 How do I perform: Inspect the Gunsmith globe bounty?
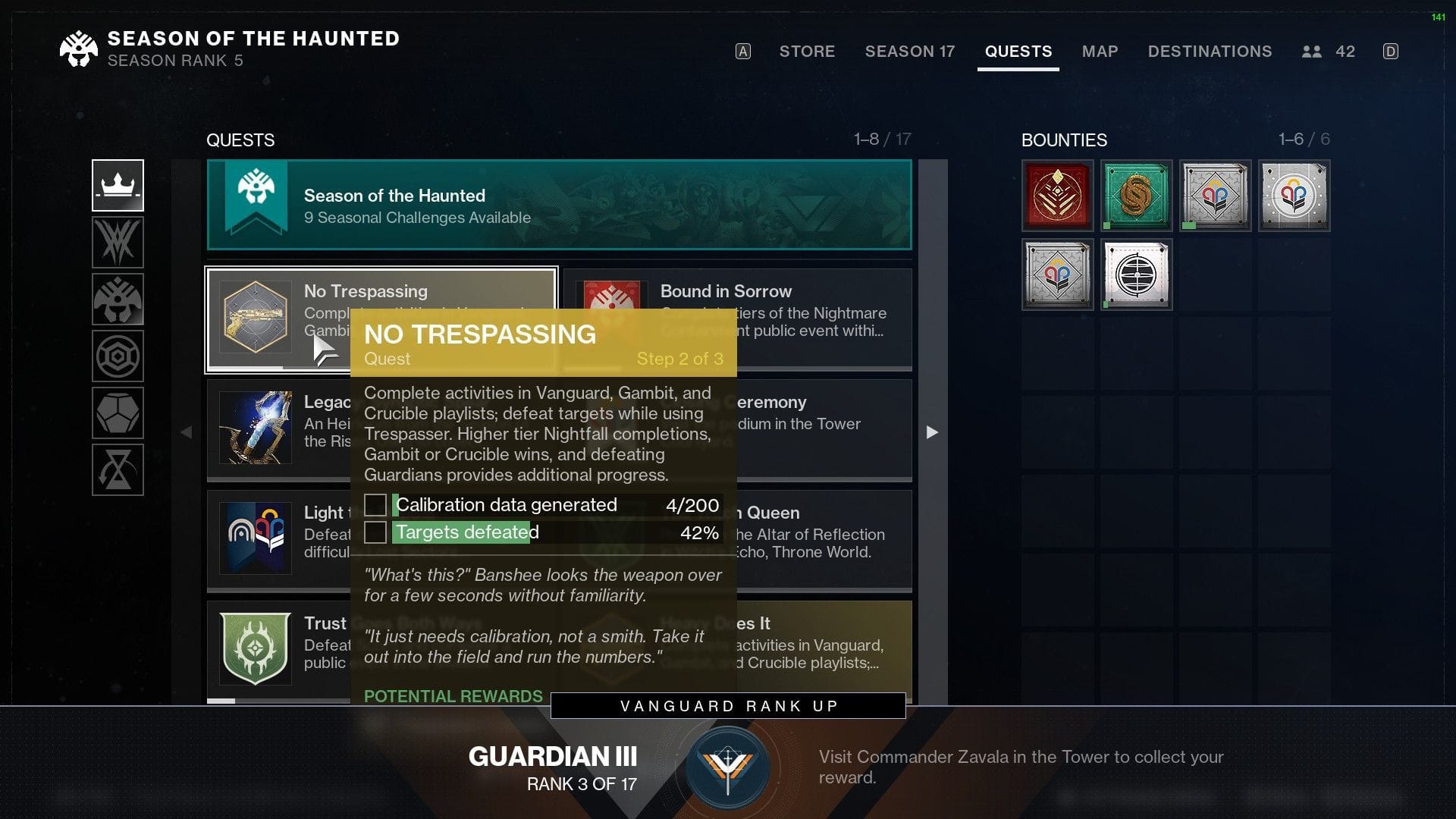pos(1136,274)
